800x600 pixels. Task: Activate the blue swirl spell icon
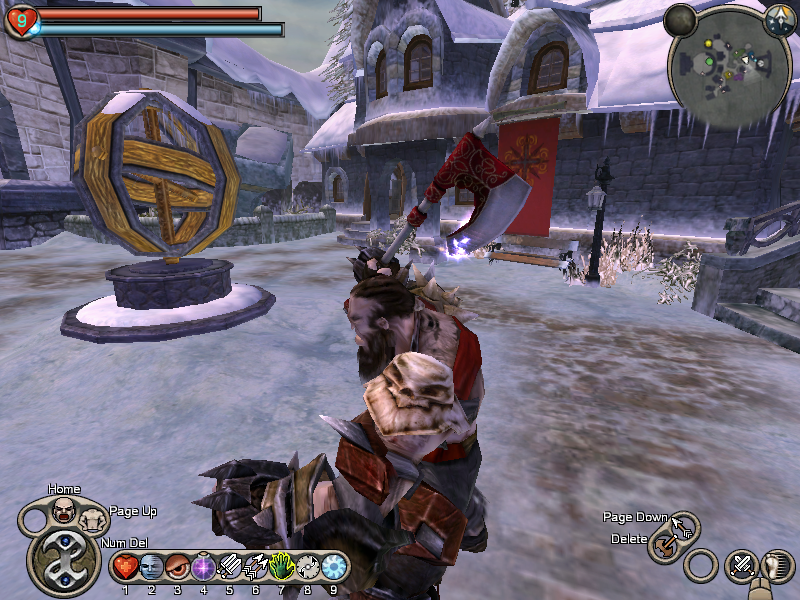pos(333,568)
